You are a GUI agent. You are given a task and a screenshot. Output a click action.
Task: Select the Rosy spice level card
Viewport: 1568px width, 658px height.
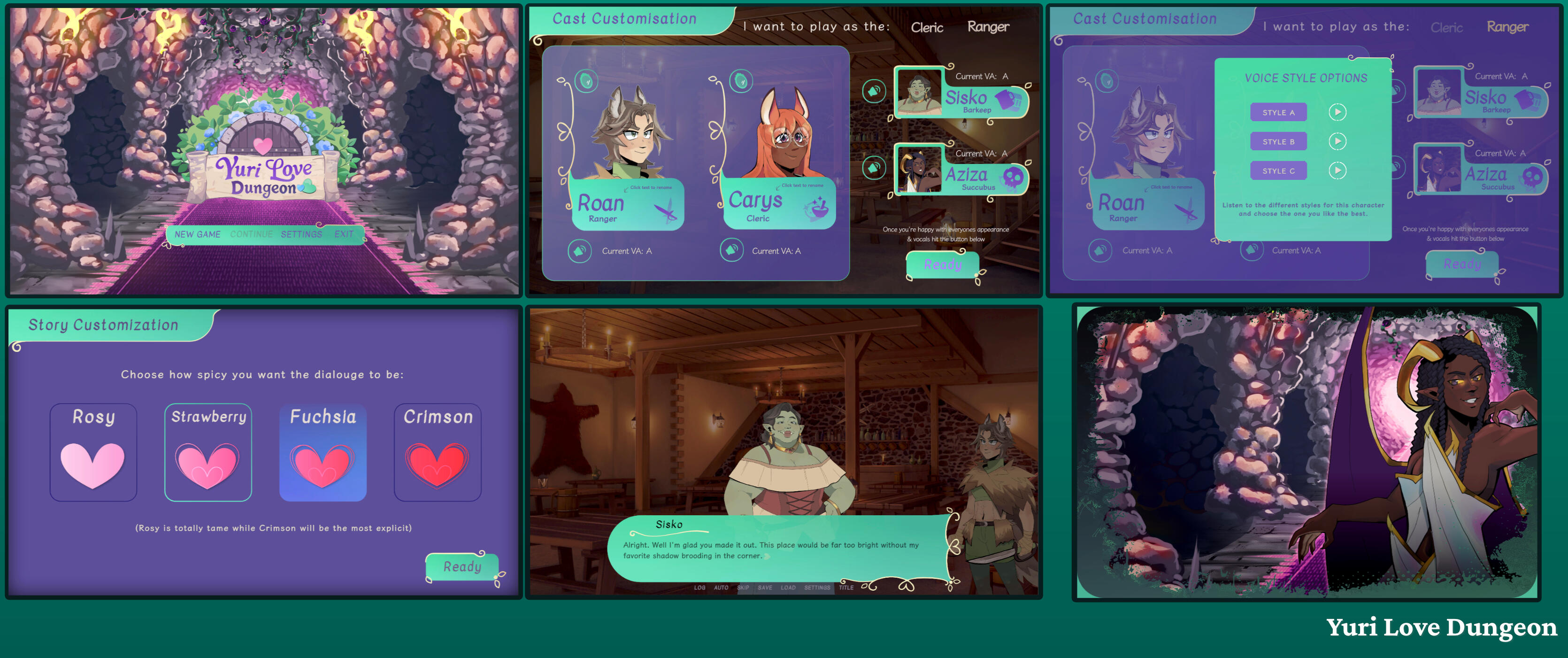[93, 452]
